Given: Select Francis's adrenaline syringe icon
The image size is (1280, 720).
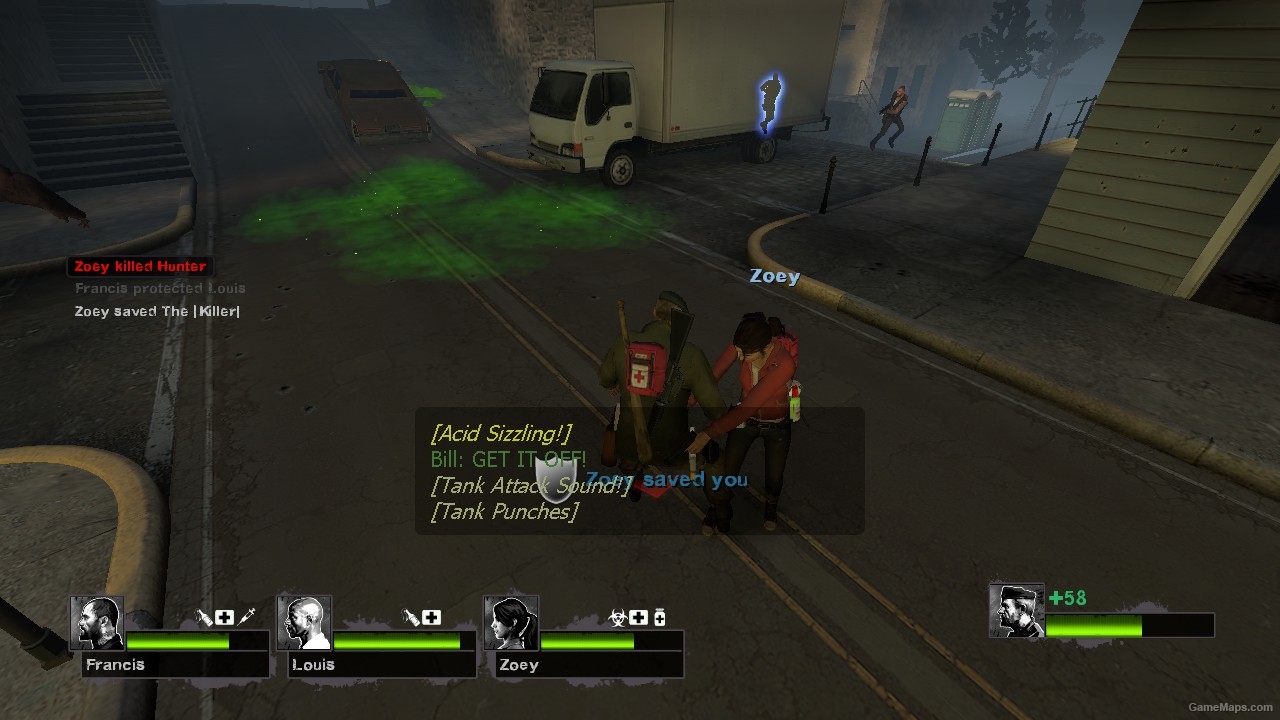Looking at the screenshot, I should click(x=246, y=617).
